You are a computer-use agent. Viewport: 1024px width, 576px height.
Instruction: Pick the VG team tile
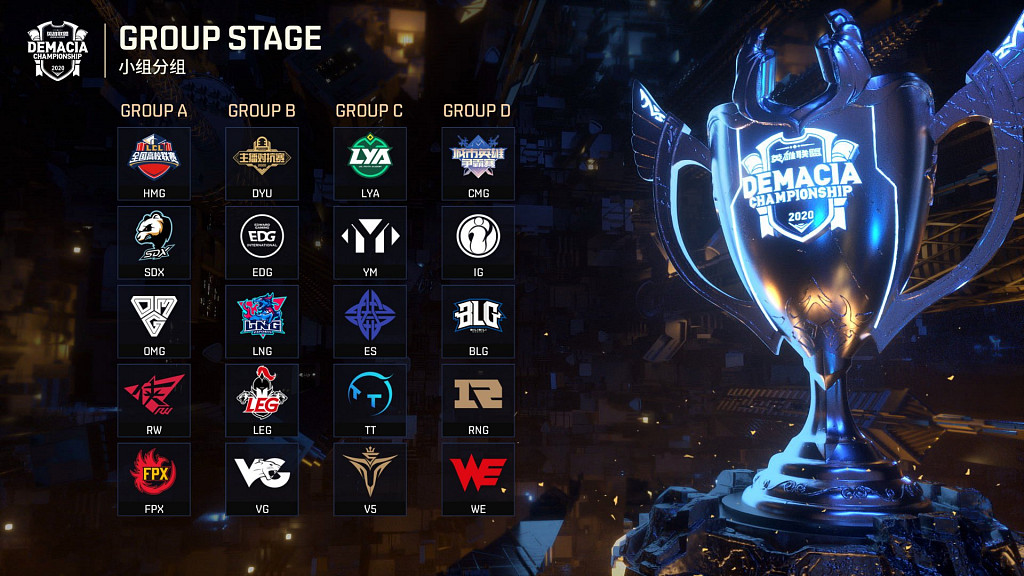click(x=262, y=479)
